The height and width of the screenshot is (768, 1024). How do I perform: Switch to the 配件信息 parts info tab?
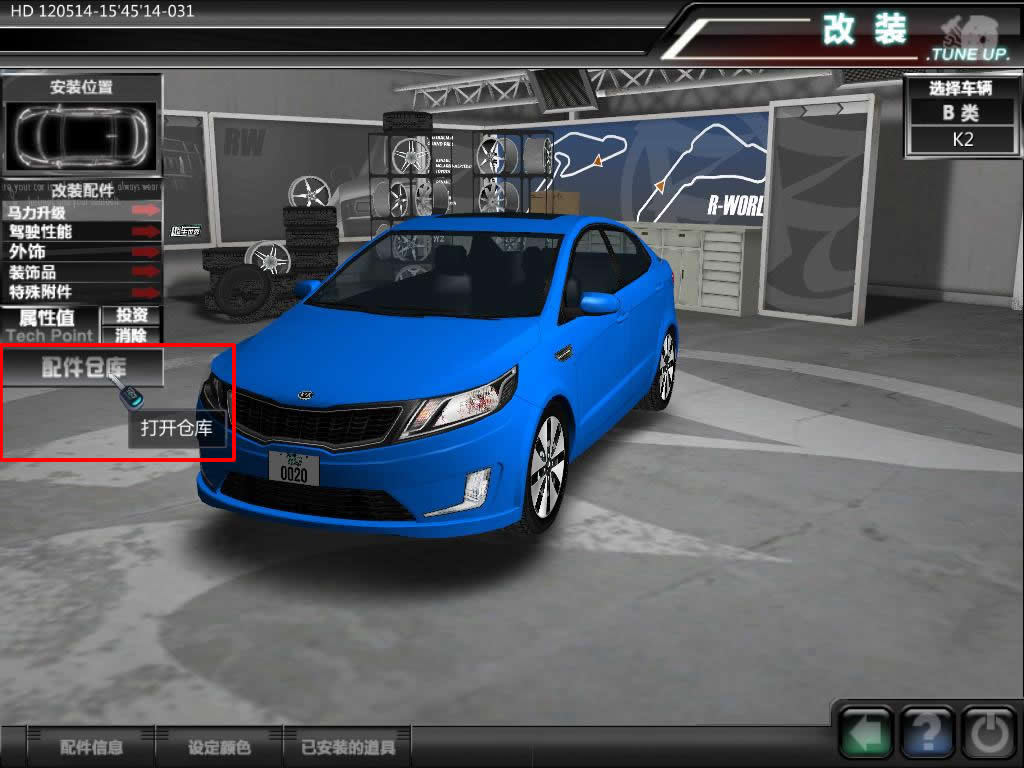92,747
